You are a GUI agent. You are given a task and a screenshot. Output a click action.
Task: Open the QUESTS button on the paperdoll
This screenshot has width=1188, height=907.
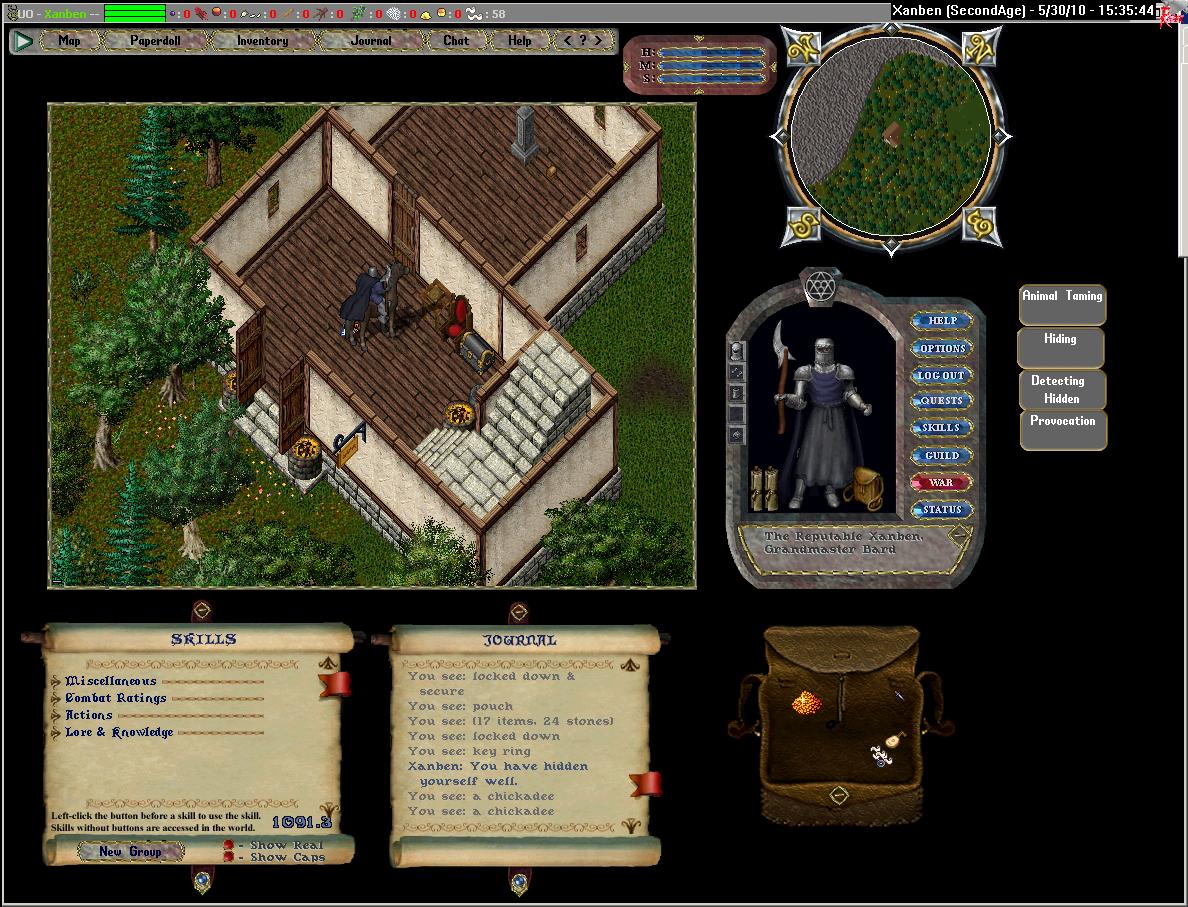(942, 401)
